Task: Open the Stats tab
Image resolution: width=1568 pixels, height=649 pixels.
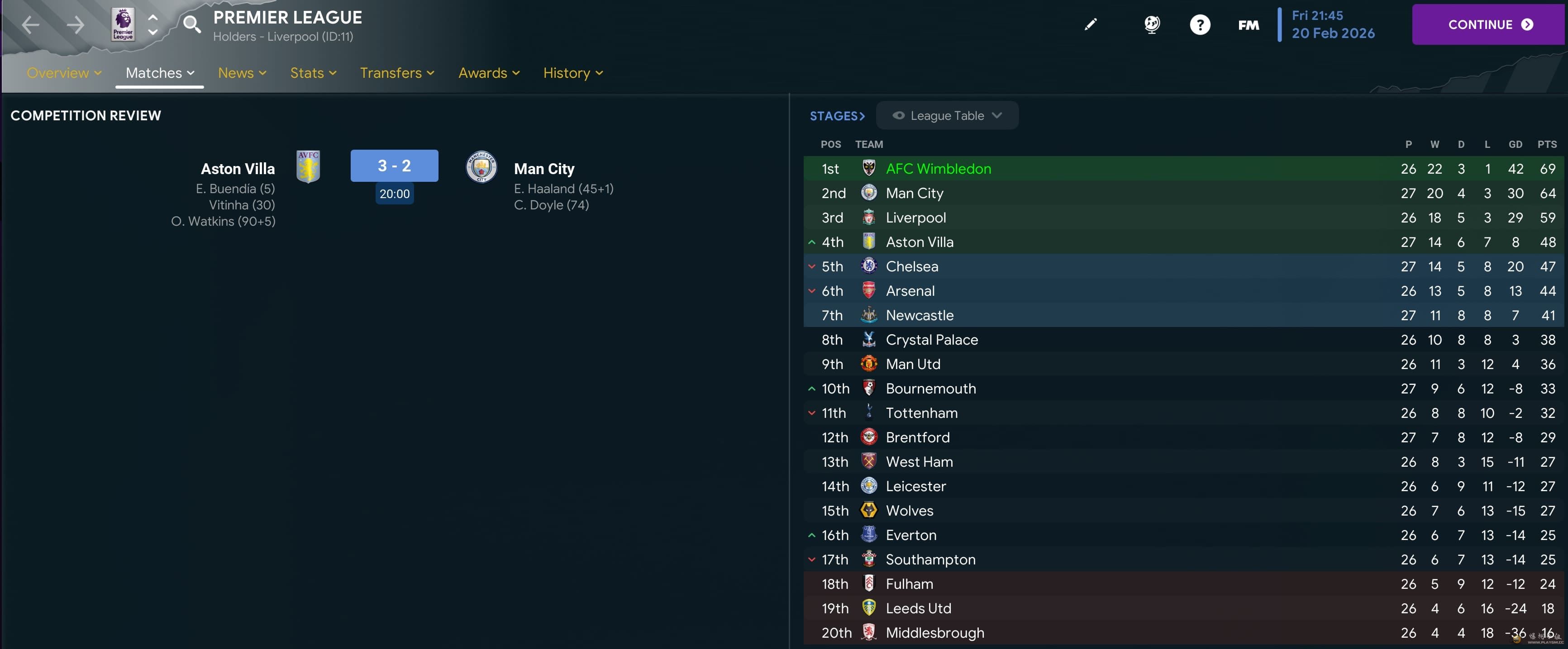Action: tap(313, 73)
